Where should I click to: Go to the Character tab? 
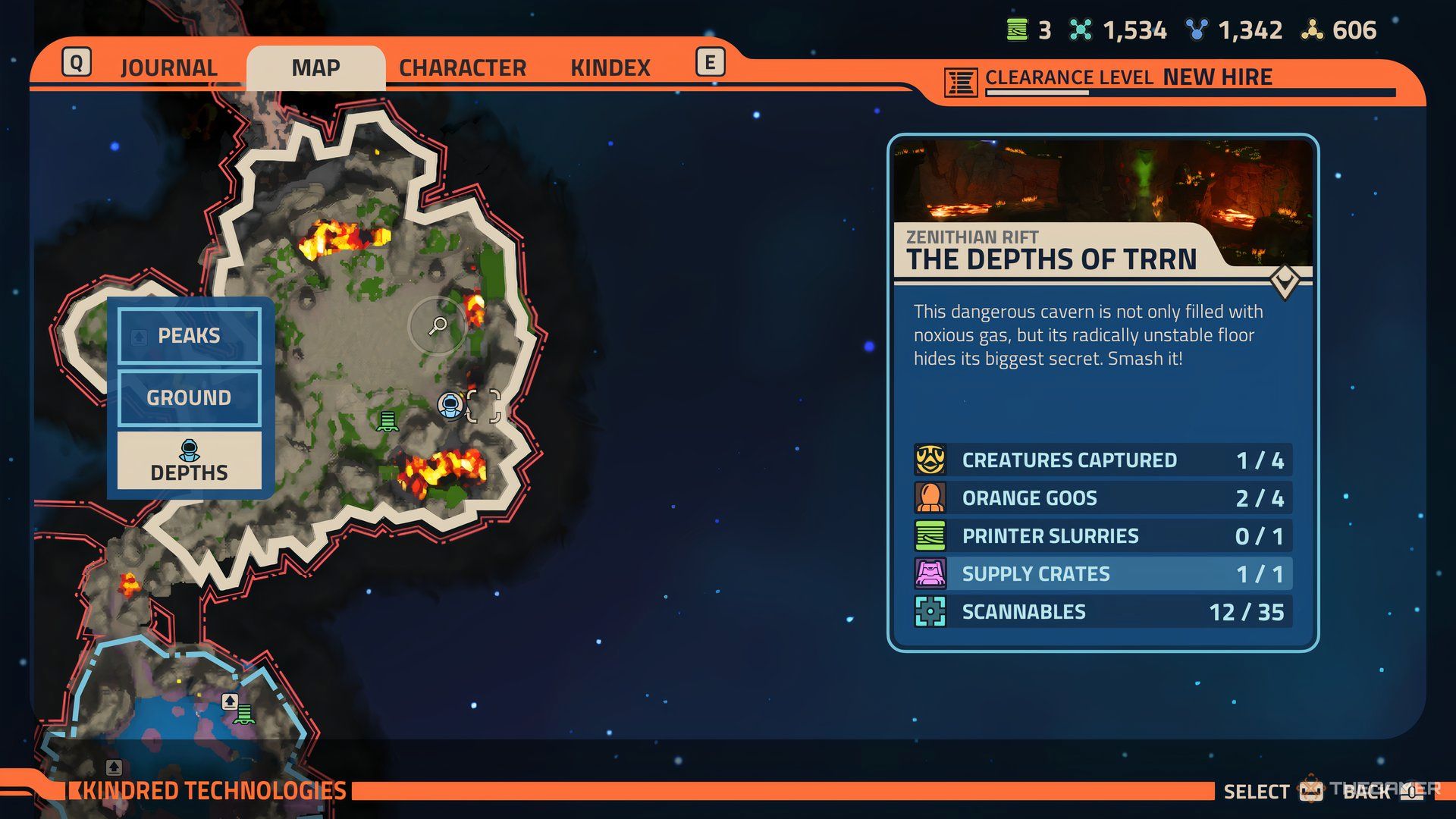pos(462,67)
